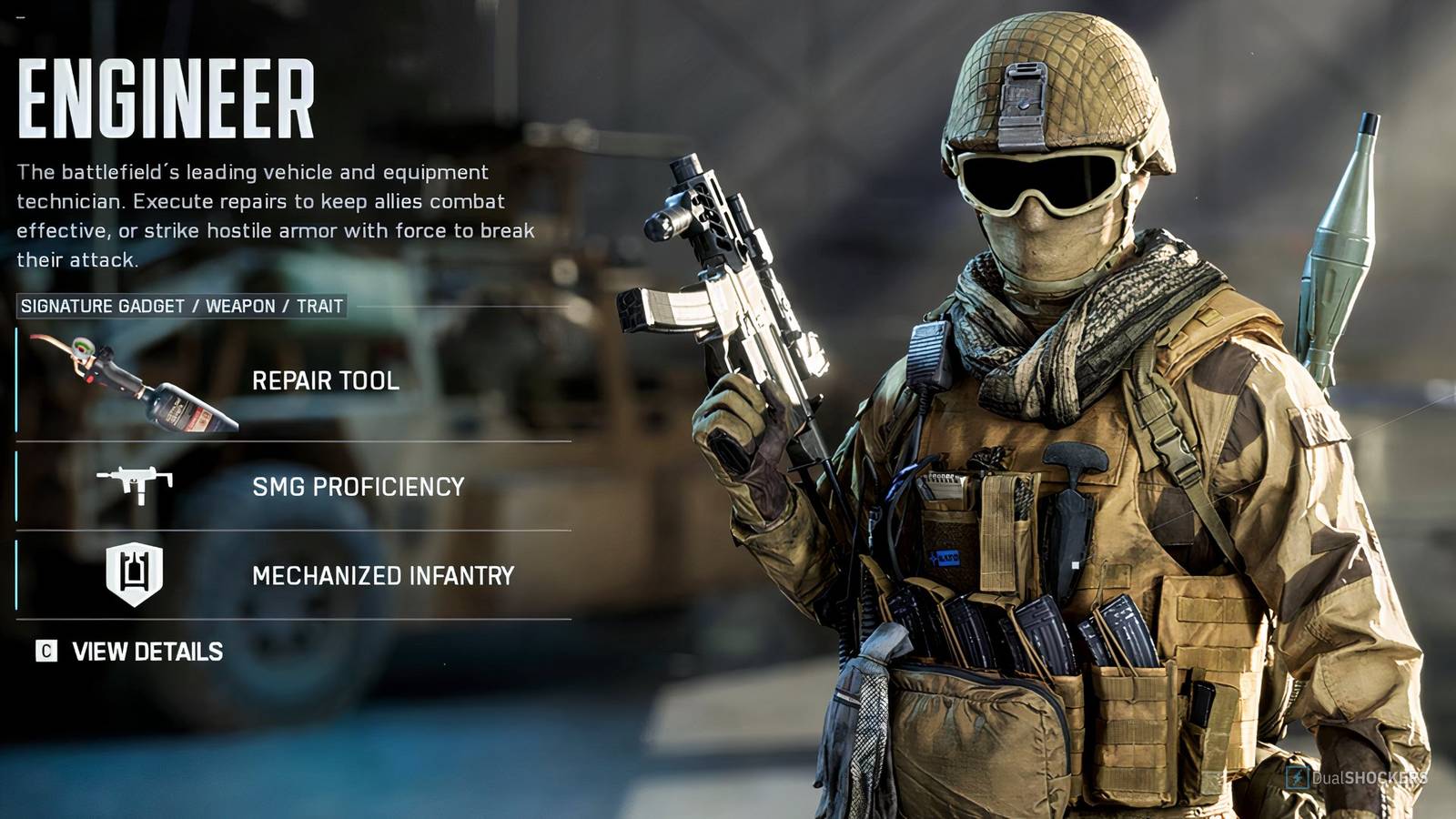Click the REPAIR TOOL label

pyautogui.click(x=328, y=382)
